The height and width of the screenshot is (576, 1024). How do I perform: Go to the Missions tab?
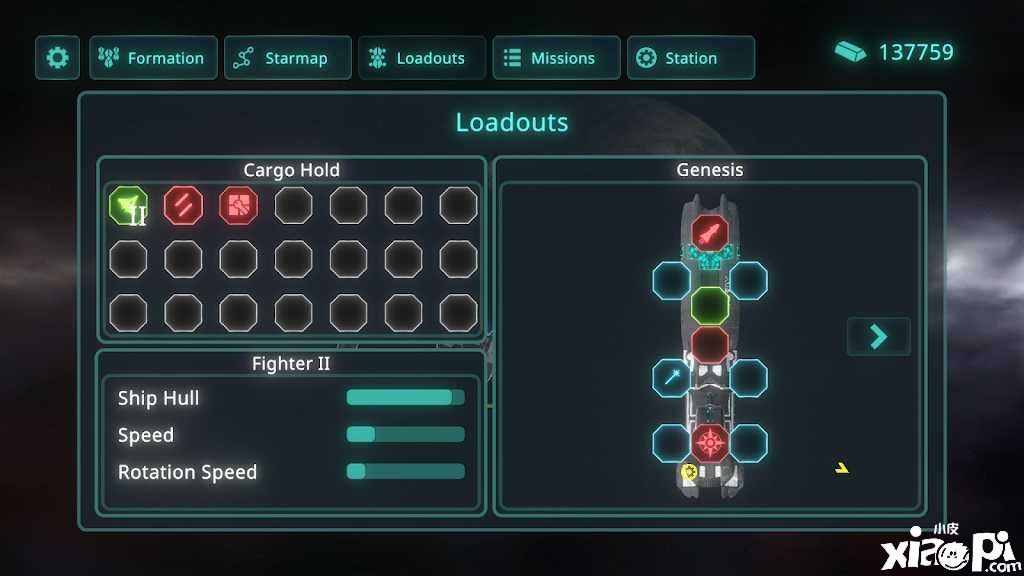556,58
